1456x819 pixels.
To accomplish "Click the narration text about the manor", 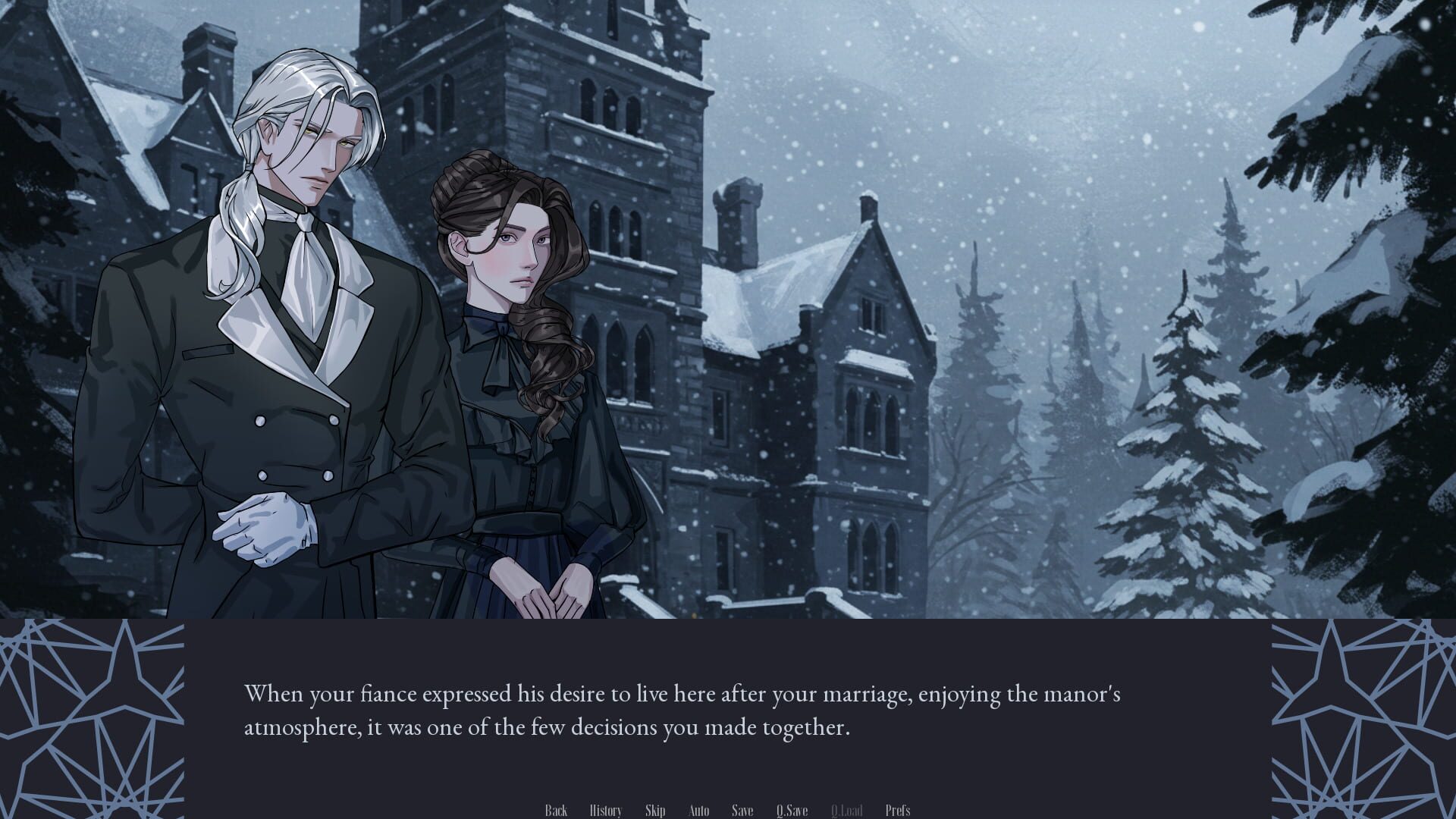I will [x=682, y=709].
